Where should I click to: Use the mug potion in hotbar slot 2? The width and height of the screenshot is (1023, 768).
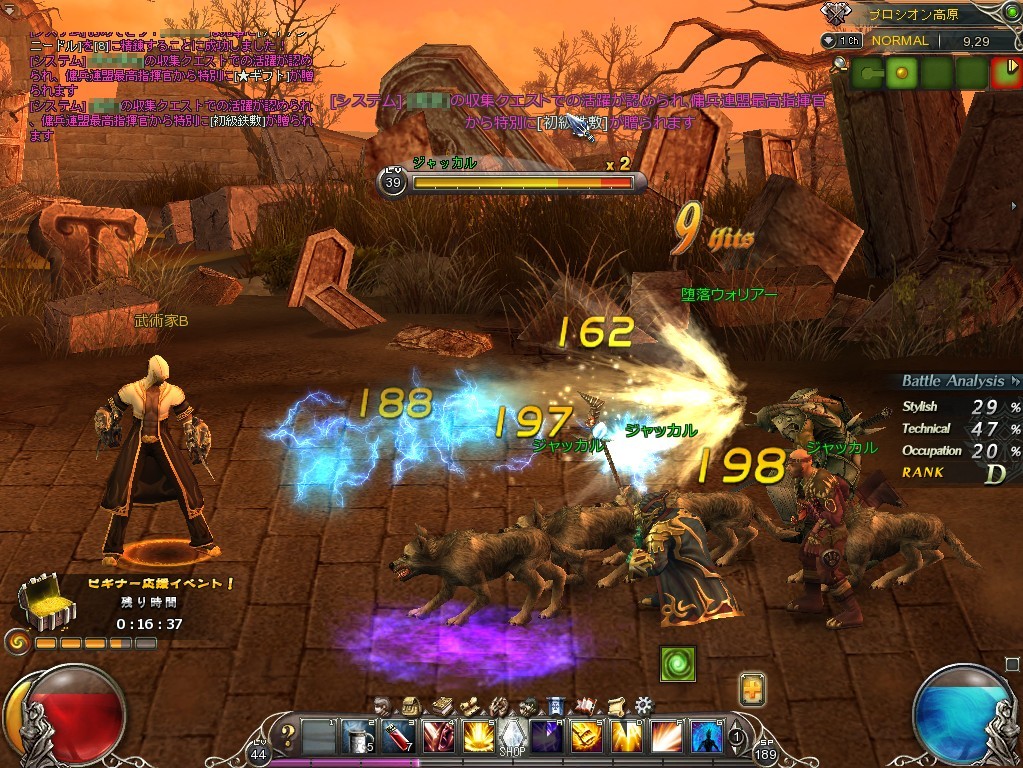(x=357, y=735)
